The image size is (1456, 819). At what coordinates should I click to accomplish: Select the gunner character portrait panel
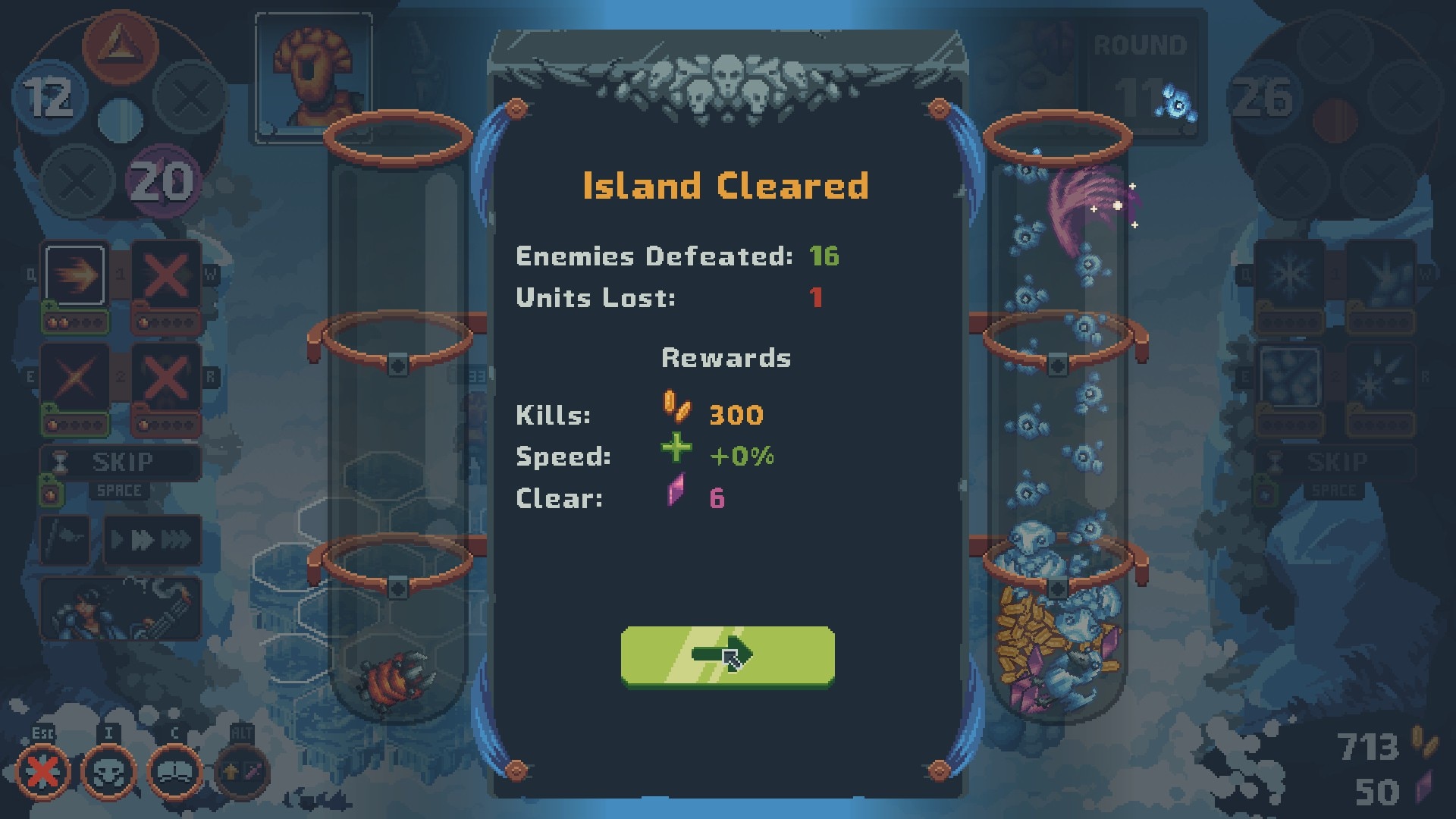(x=121, y=608)
